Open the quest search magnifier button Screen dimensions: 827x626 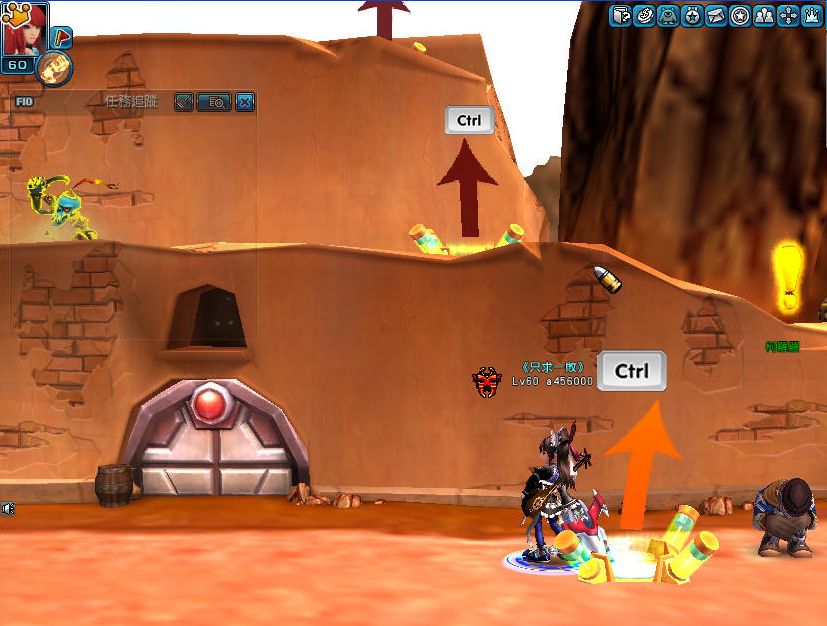[x=214, y=101]
